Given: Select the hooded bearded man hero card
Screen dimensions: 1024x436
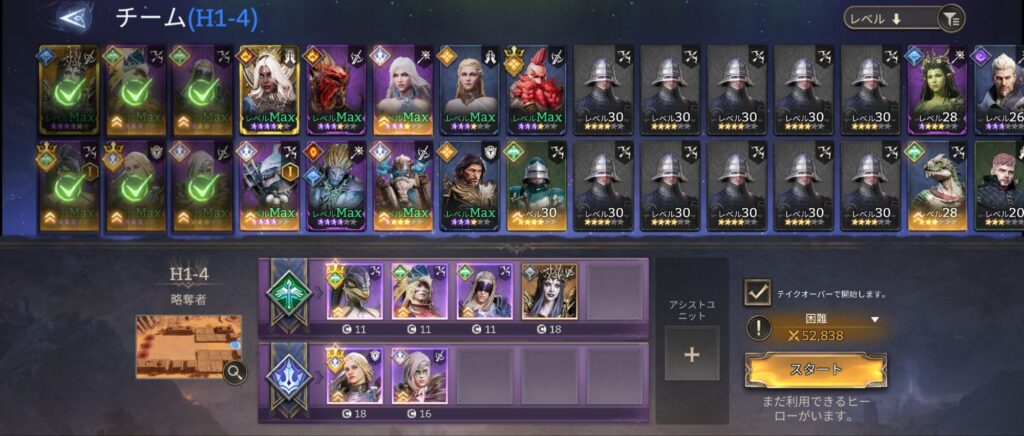Looking at the screenshot, I should [469, 186].
